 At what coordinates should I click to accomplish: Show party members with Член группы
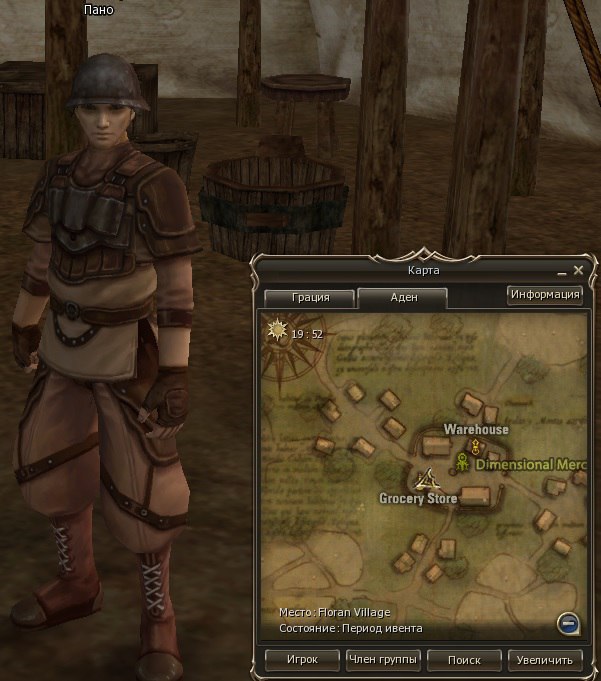[x=383, y=660]
